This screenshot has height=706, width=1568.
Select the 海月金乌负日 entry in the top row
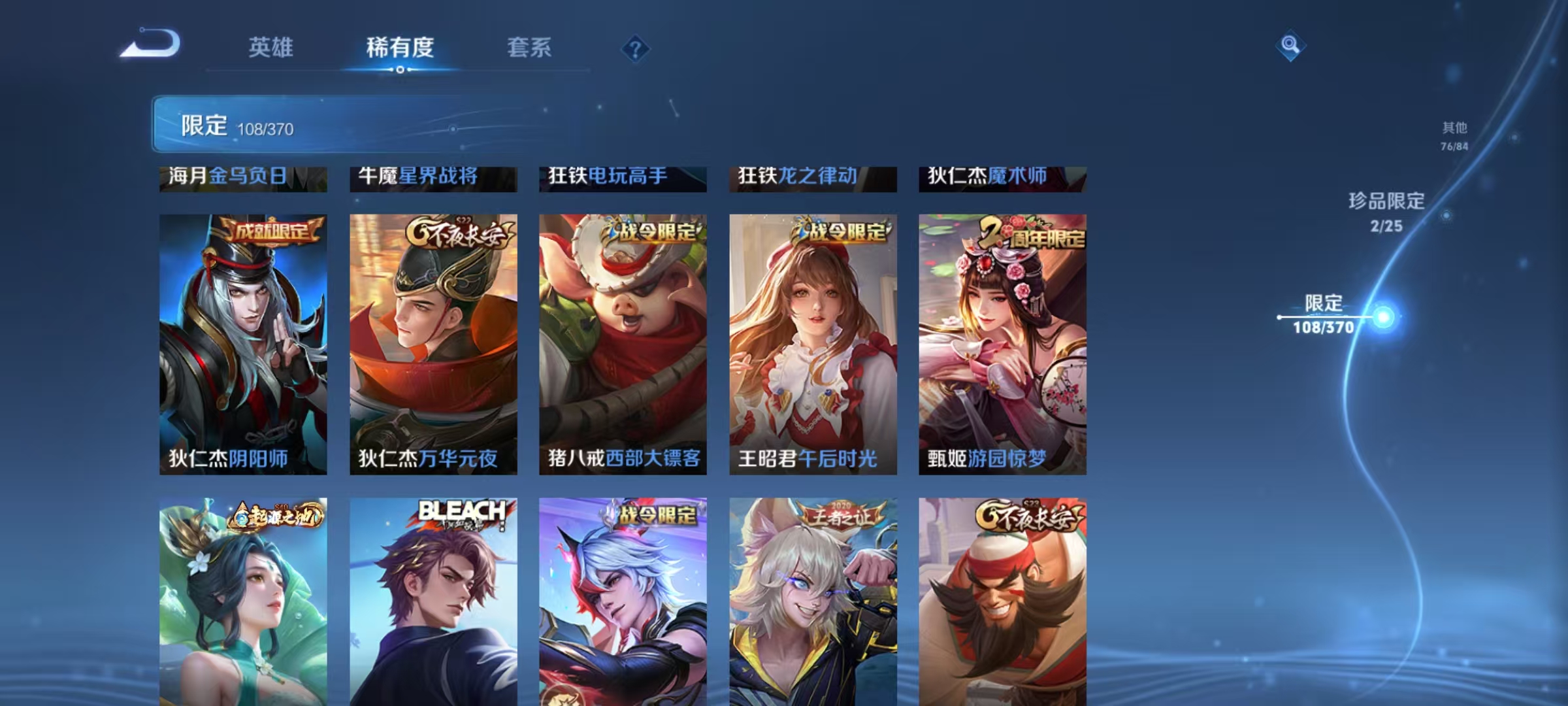click(x=243, y=176)
